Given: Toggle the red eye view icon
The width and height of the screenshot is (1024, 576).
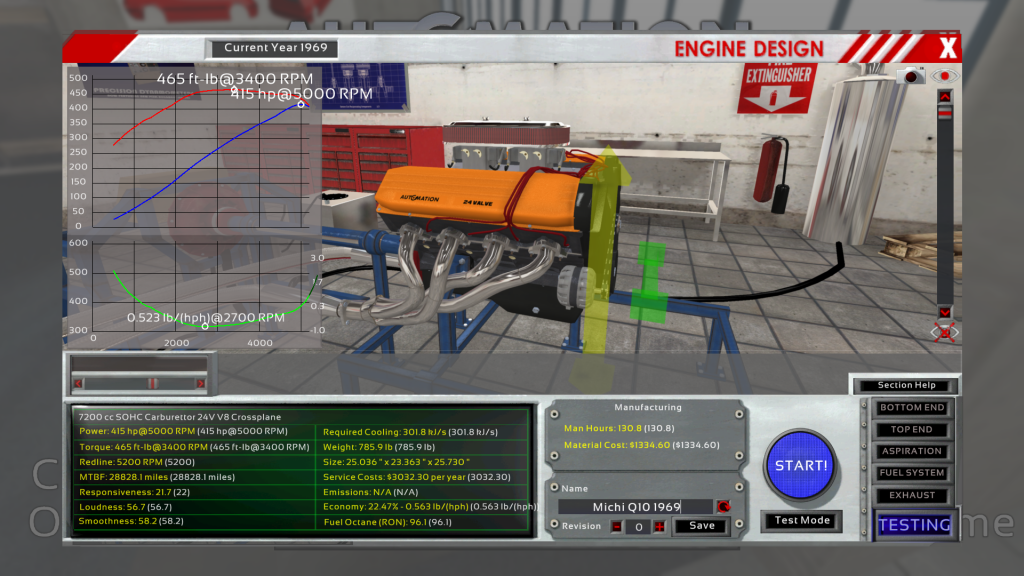Looking at the screenshot, I should tap(943, 76).
